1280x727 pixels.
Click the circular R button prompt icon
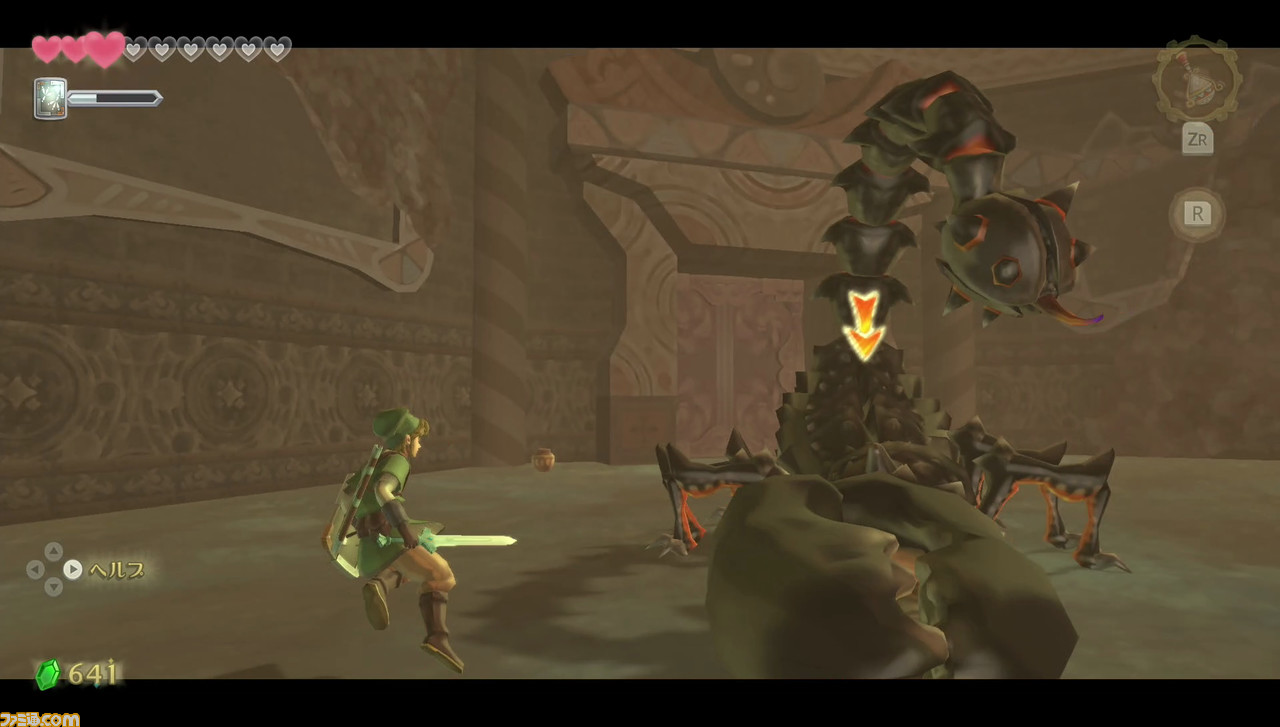click(1196, 214)
